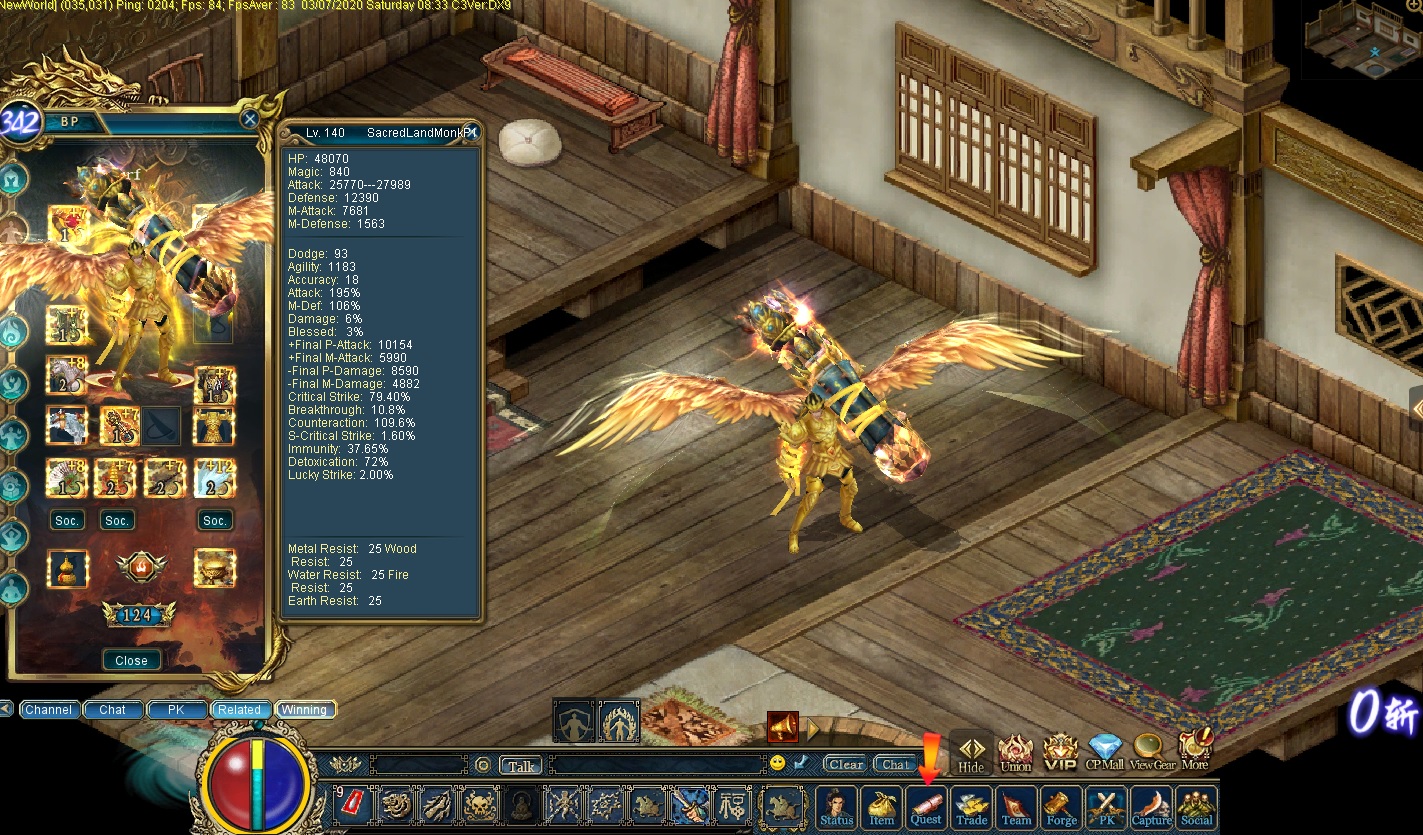Open the CP Mall shop
The width and height of the screenshot is (1423, 835).
[1106, 751]
